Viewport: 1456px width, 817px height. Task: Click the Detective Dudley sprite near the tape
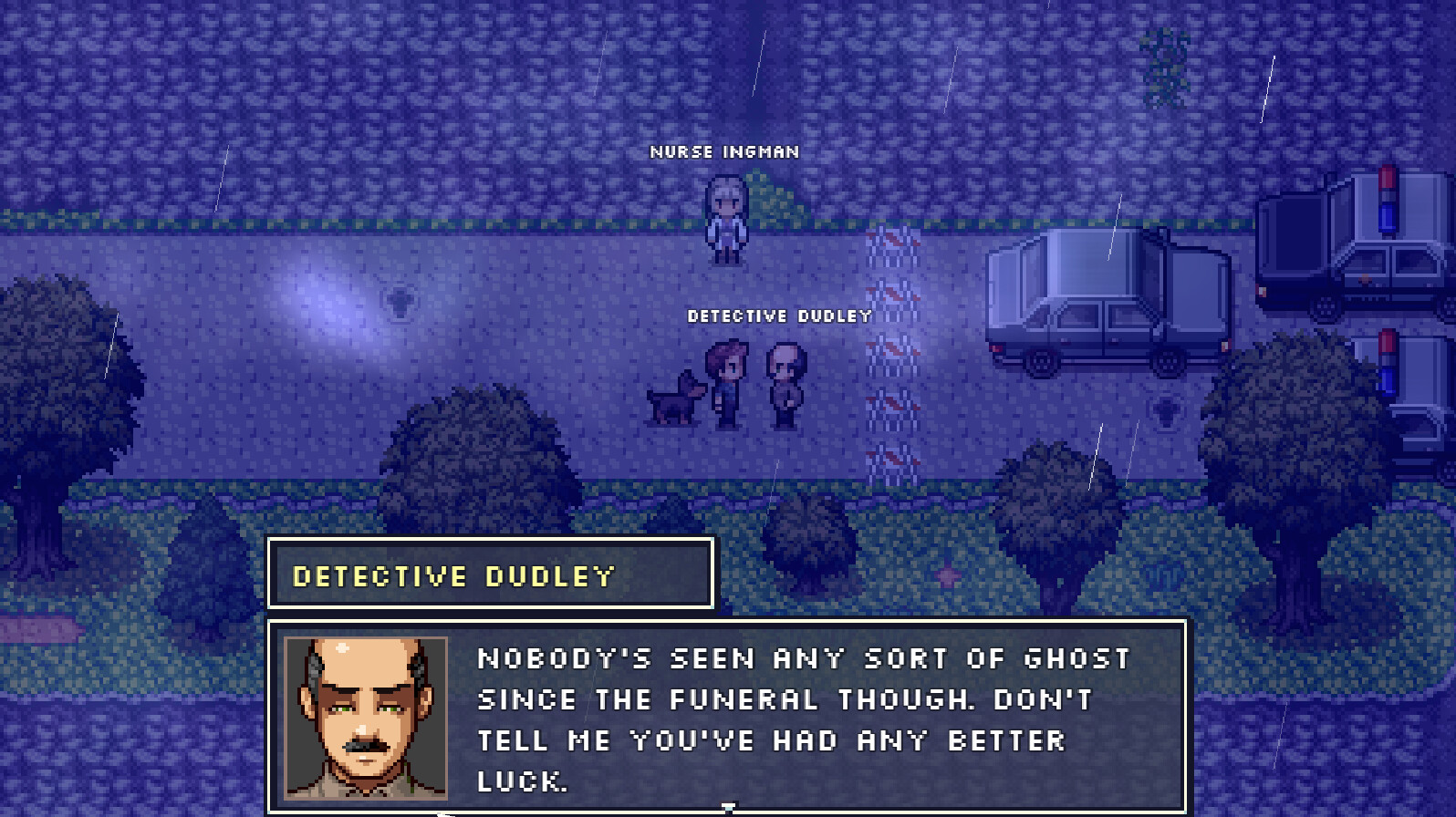point(783,383)
